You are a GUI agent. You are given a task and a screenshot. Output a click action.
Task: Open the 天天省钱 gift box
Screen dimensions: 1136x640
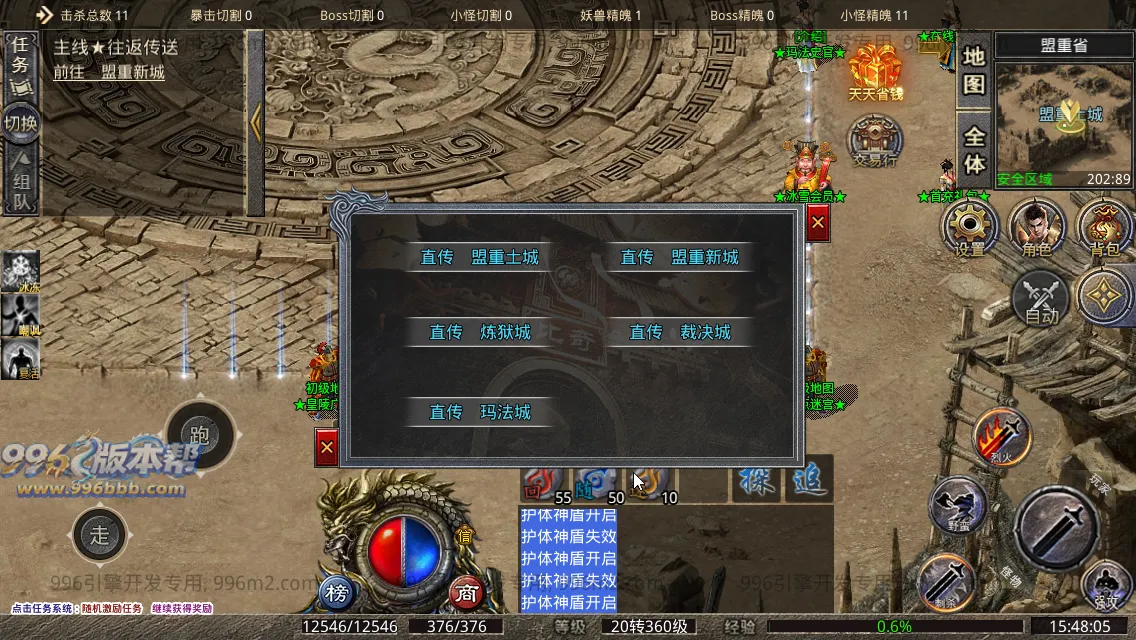pos(875,70)
